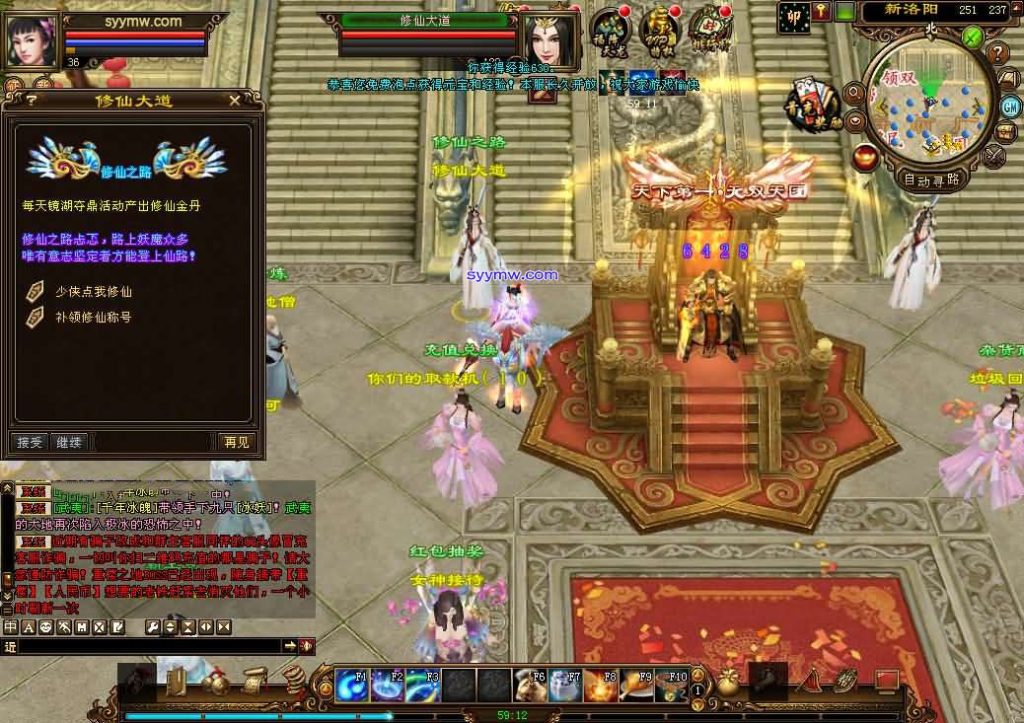Click the wrench chat settings button

coord(154,627)
